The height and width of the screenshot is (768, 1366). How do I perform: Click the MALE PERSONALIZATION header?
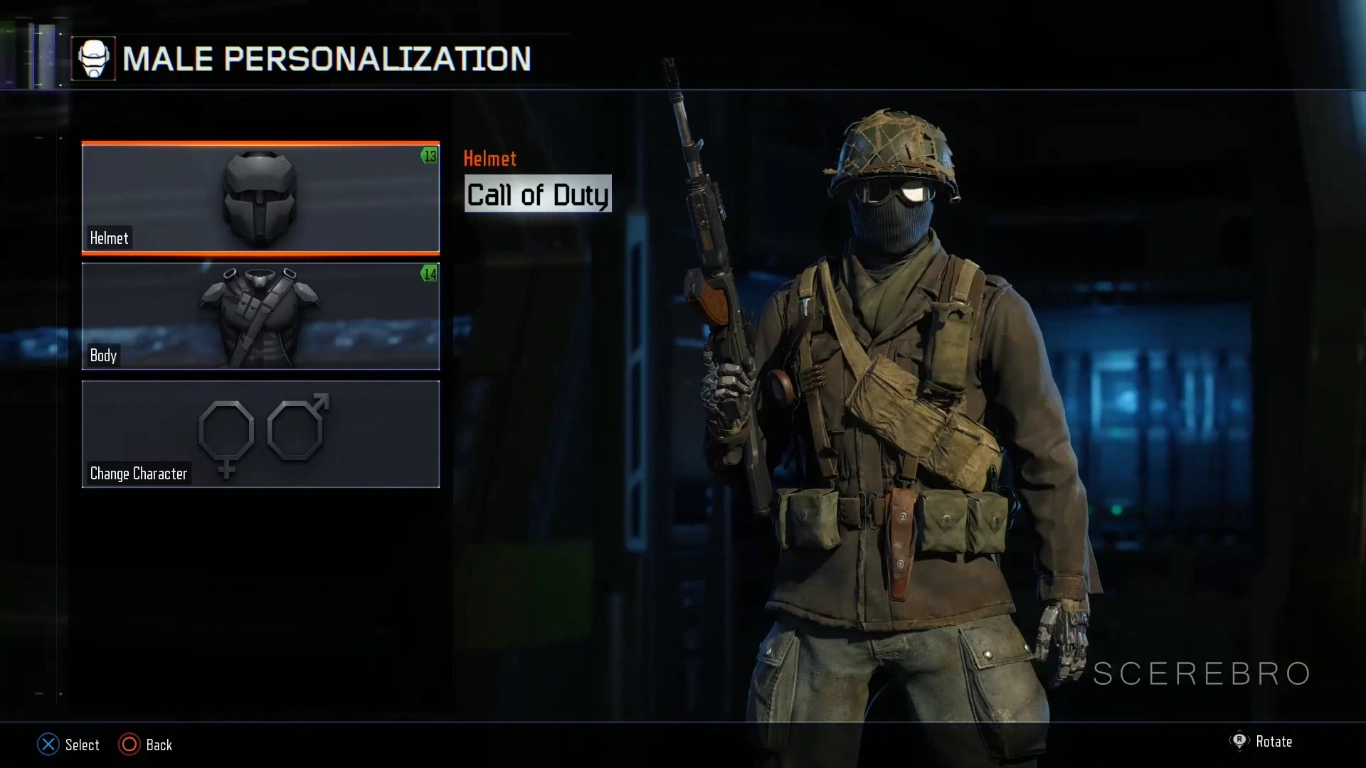click(x=327, y=58)
